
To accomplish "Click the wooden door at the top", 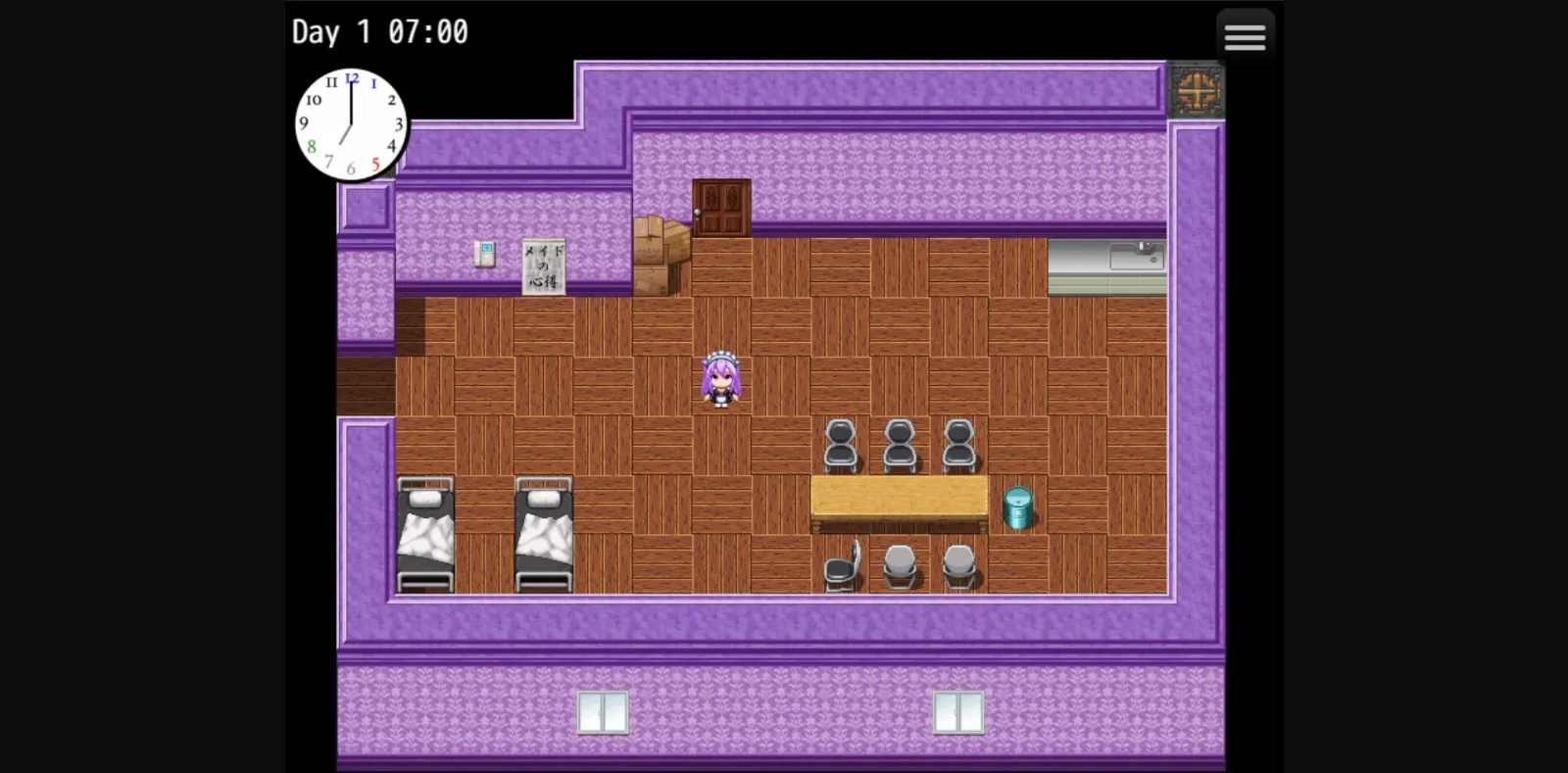I will point(722,206).
